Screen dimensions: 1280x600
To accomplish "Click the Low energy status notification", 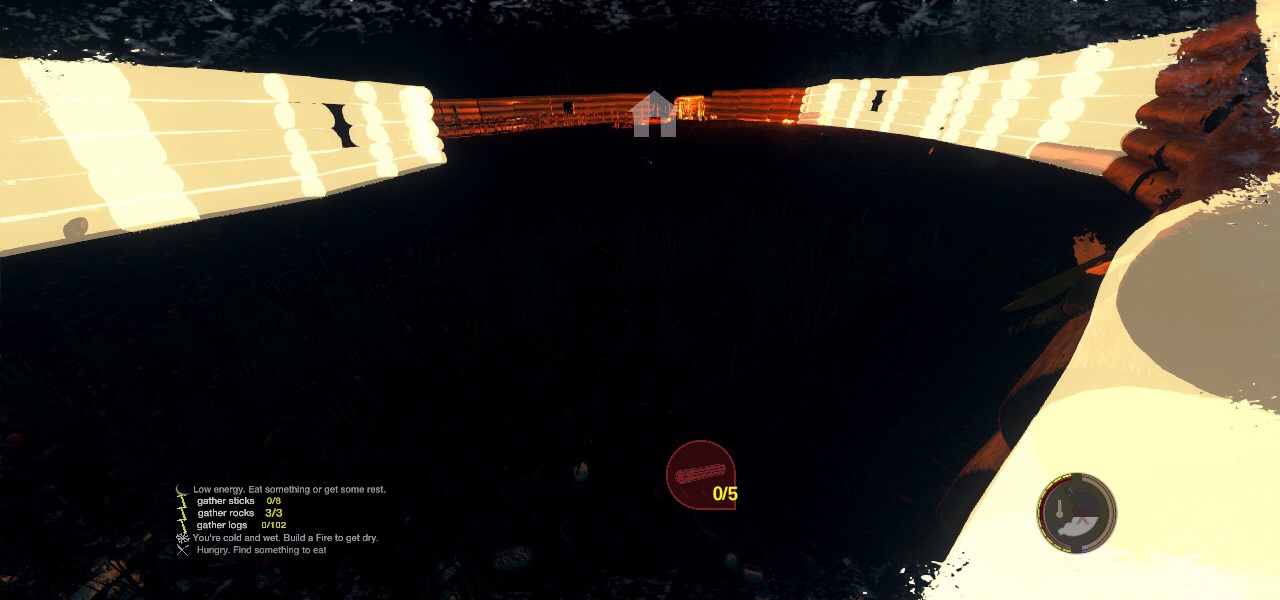I will pyautogui.click(x=289, y=489).
